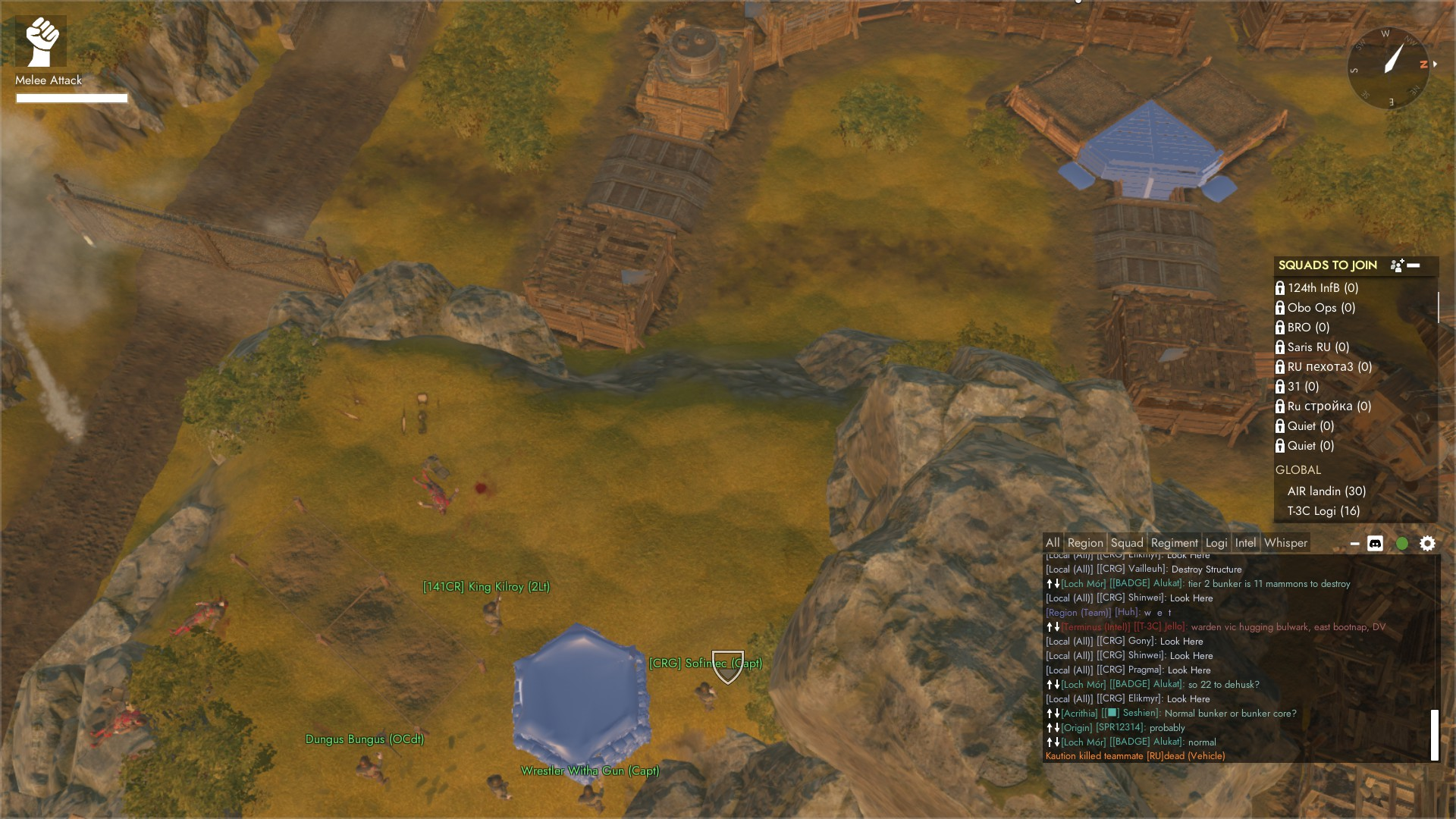Image resolution: width=1456 pixels, height=819 pixels.
Task: Pick the Saris RU squad
Action: pos(1318,347)
